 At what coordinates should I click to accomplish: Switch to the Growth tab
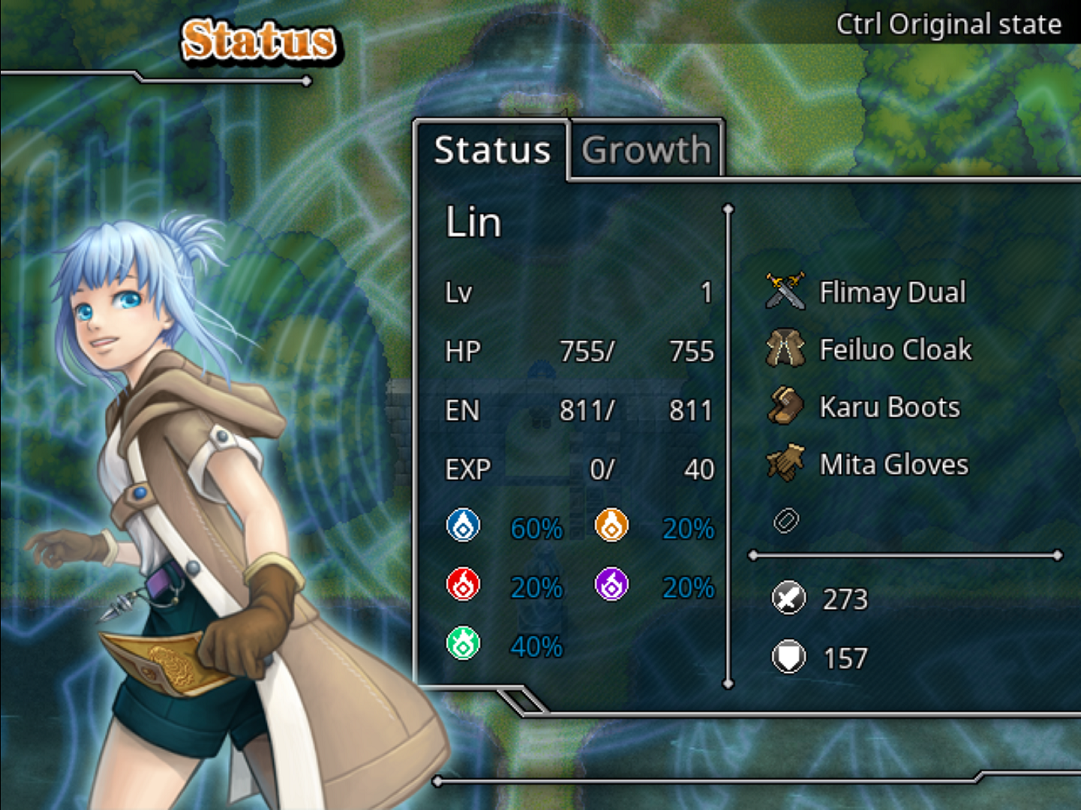pyautogui.click(x=646, y=150)
